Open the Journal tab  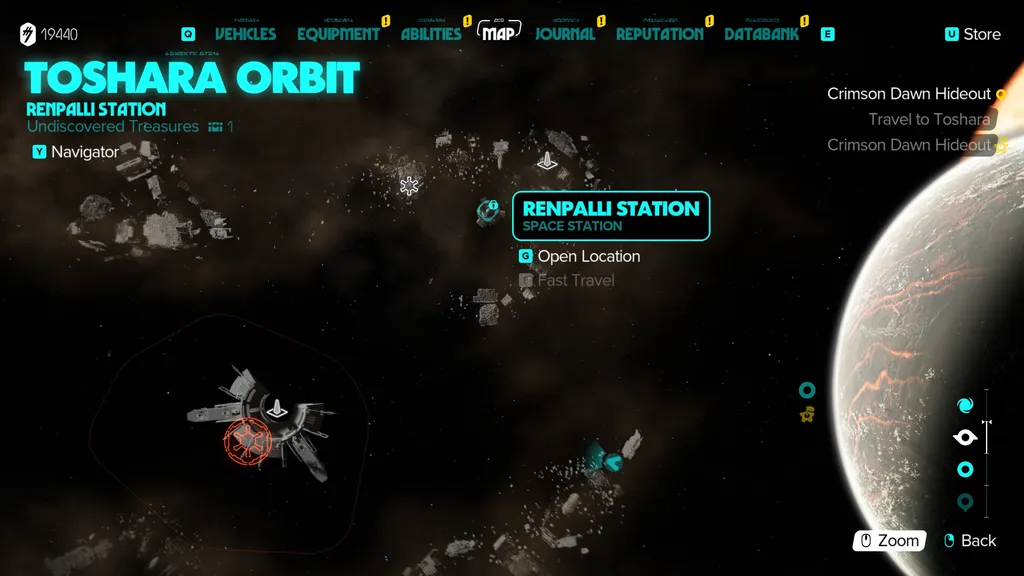[565, 34]
